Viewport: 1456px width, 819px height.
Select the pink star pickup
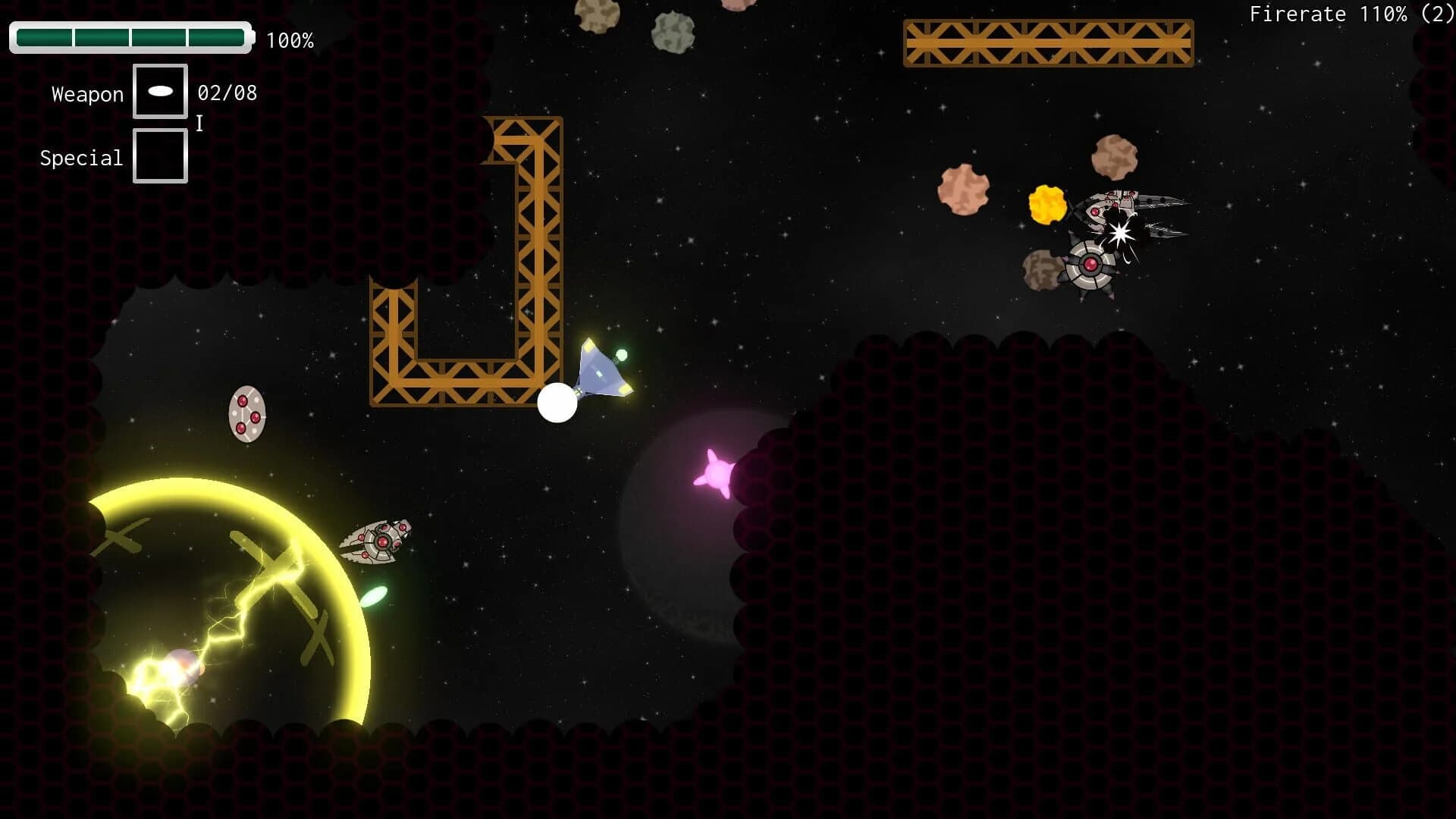click(716, 474)
